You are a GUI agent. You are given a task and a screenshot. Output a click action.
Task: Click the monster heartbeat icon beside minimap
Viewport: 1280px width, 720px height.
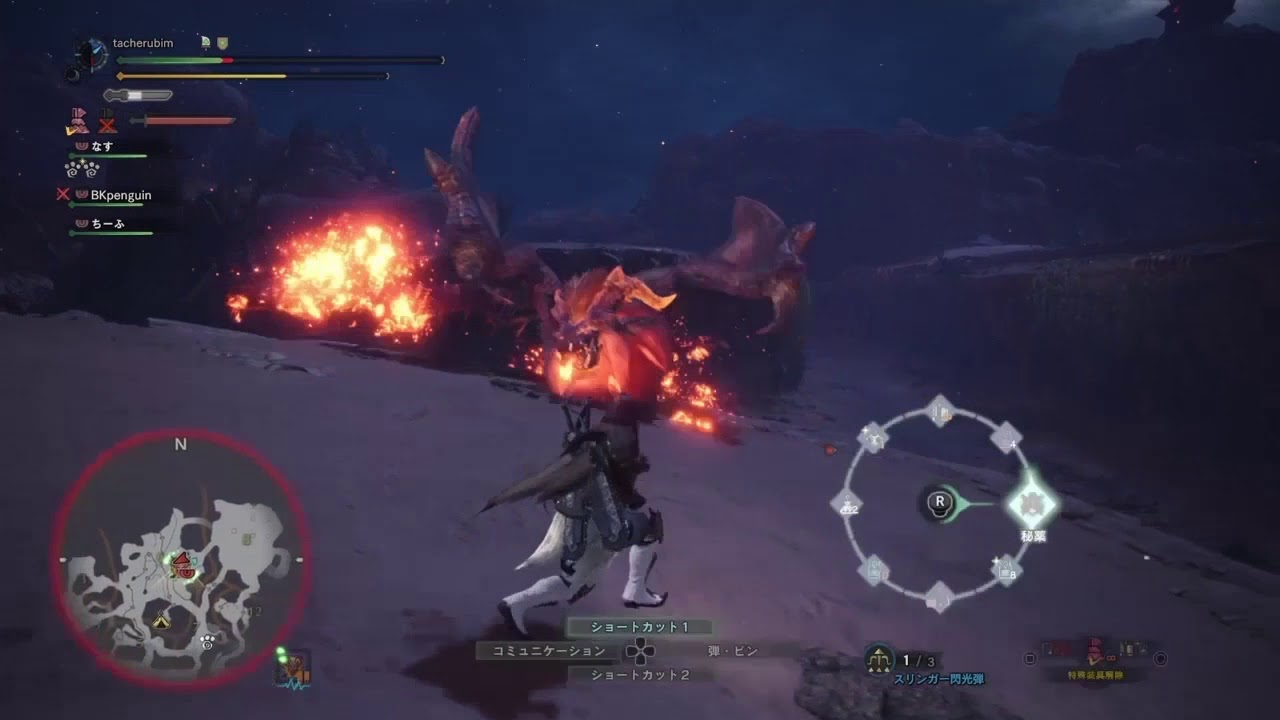(x=293, y=669)
